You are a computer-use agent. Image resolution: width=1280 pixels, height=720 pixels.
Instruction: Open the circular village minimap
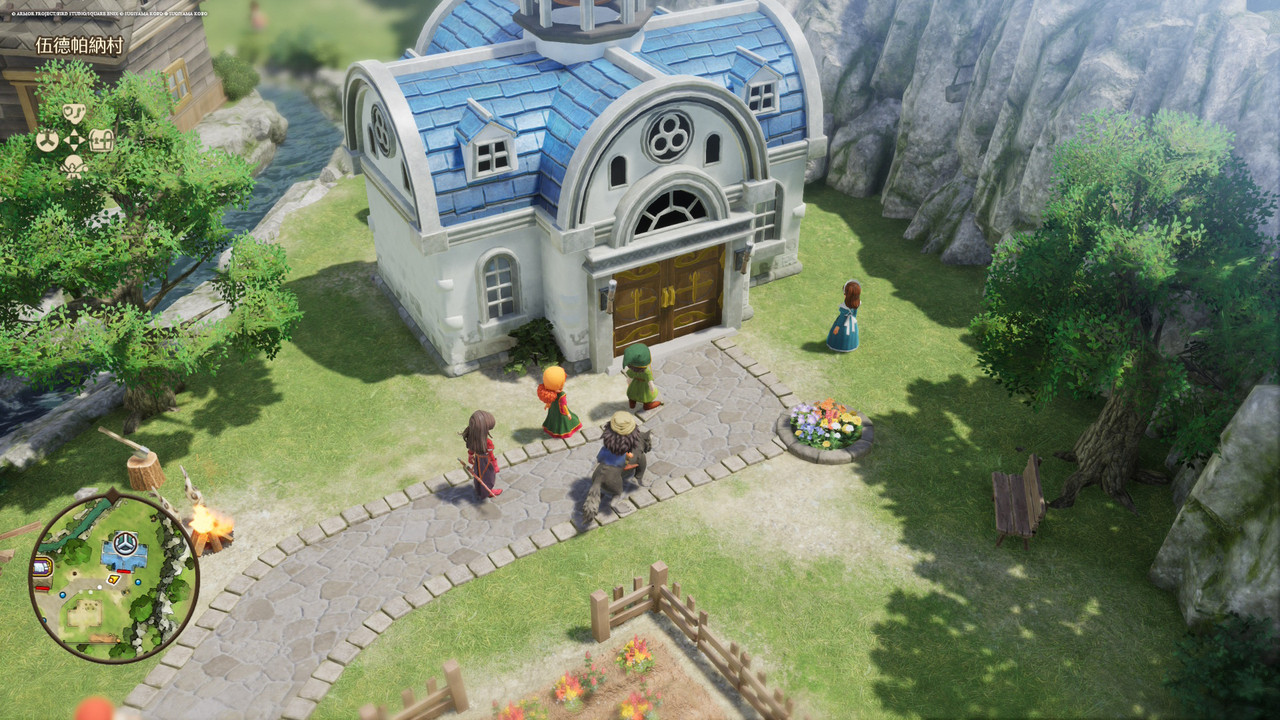coord(114,575)
